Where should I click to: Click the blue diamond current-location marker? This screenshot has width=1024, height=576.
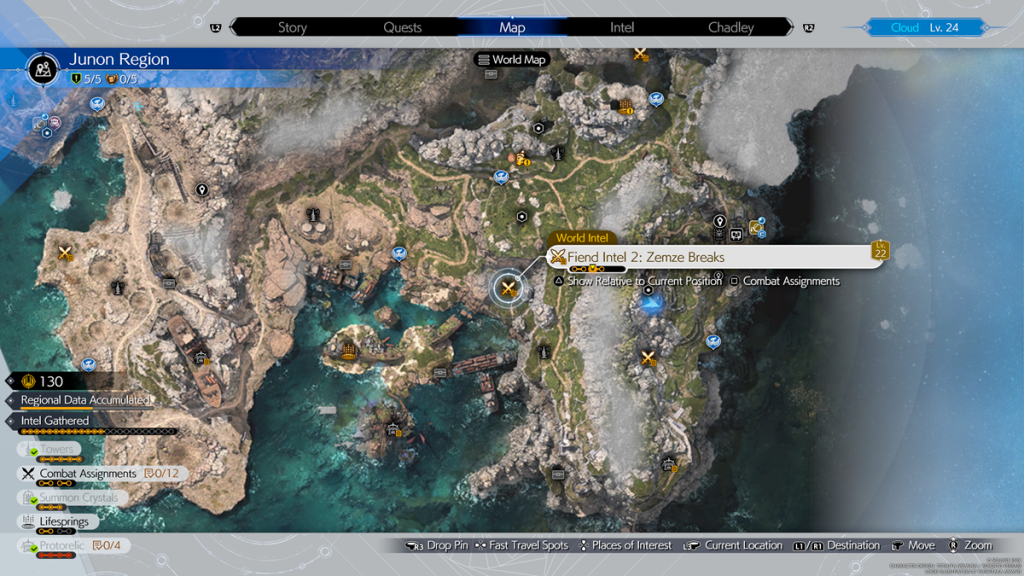(652, 305)
